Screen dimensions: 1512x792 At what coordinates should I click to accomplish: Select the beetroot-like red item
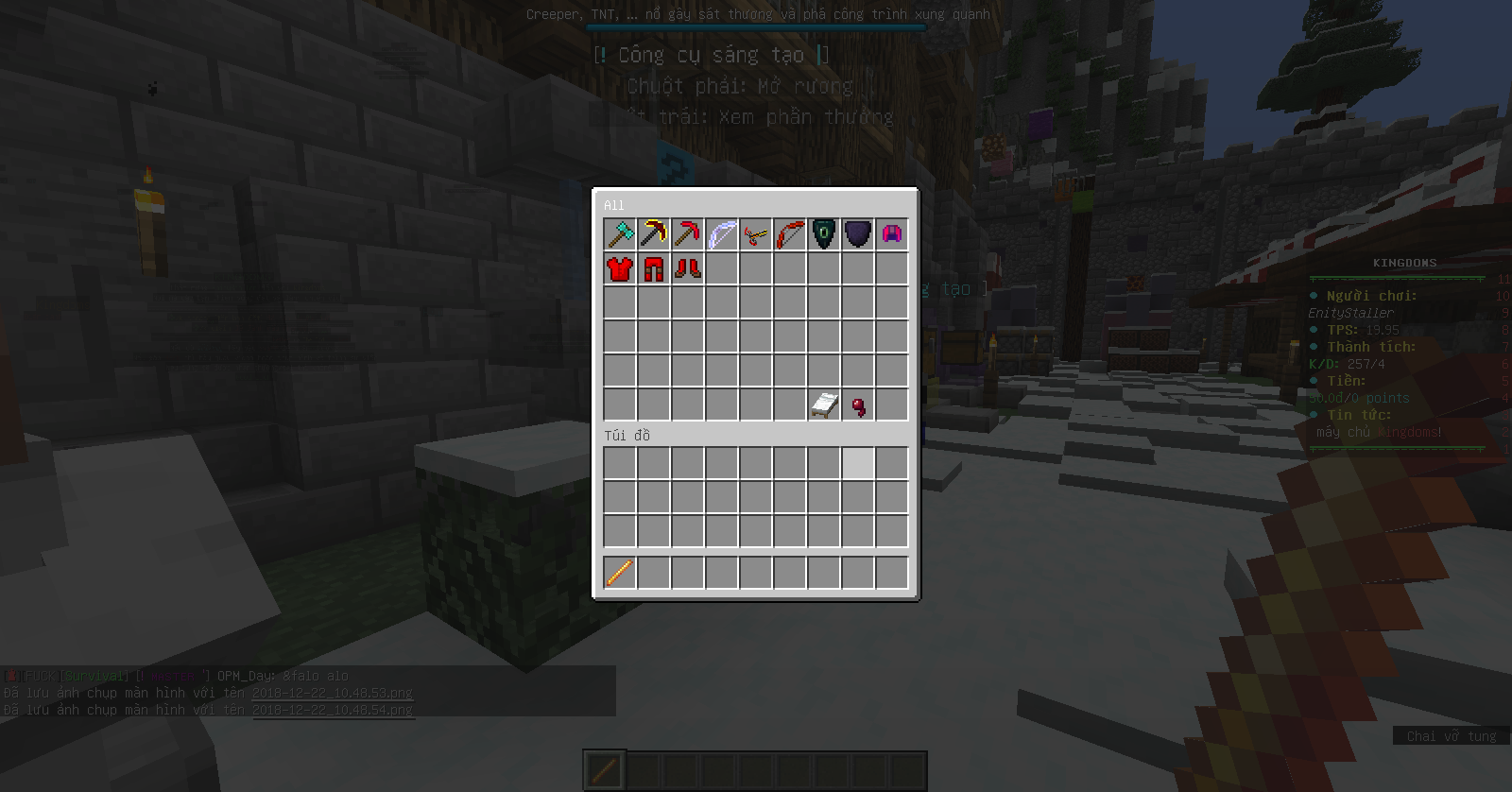[x=858, y=405]
